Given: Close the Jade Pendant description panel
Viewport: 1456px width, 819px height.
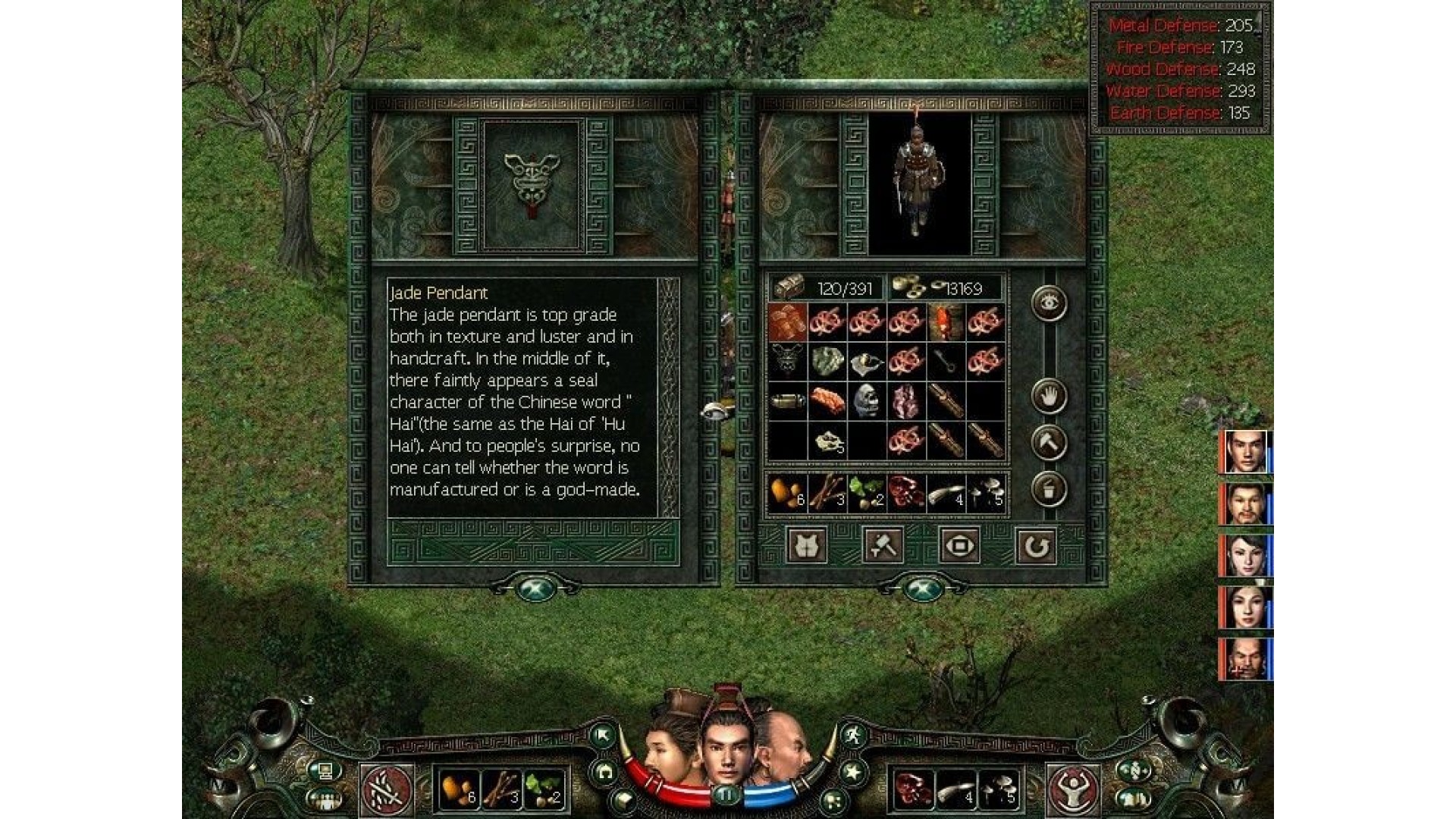Looking at the screenshot, I should coord(537,589).
